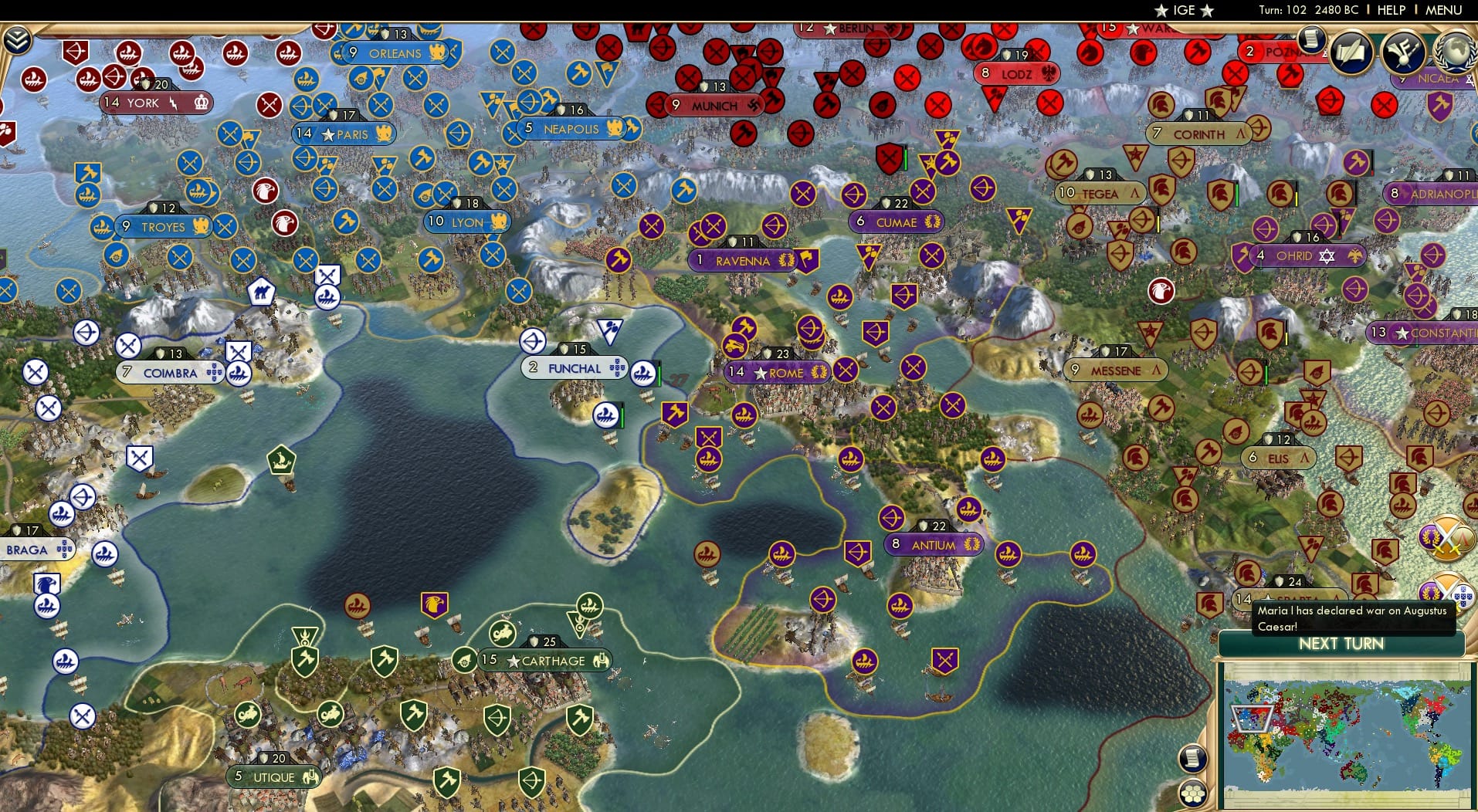This screenshot has width=1478, height=812.
Task: Open HELP from the top bar
Action: [x=1390, y=10]
